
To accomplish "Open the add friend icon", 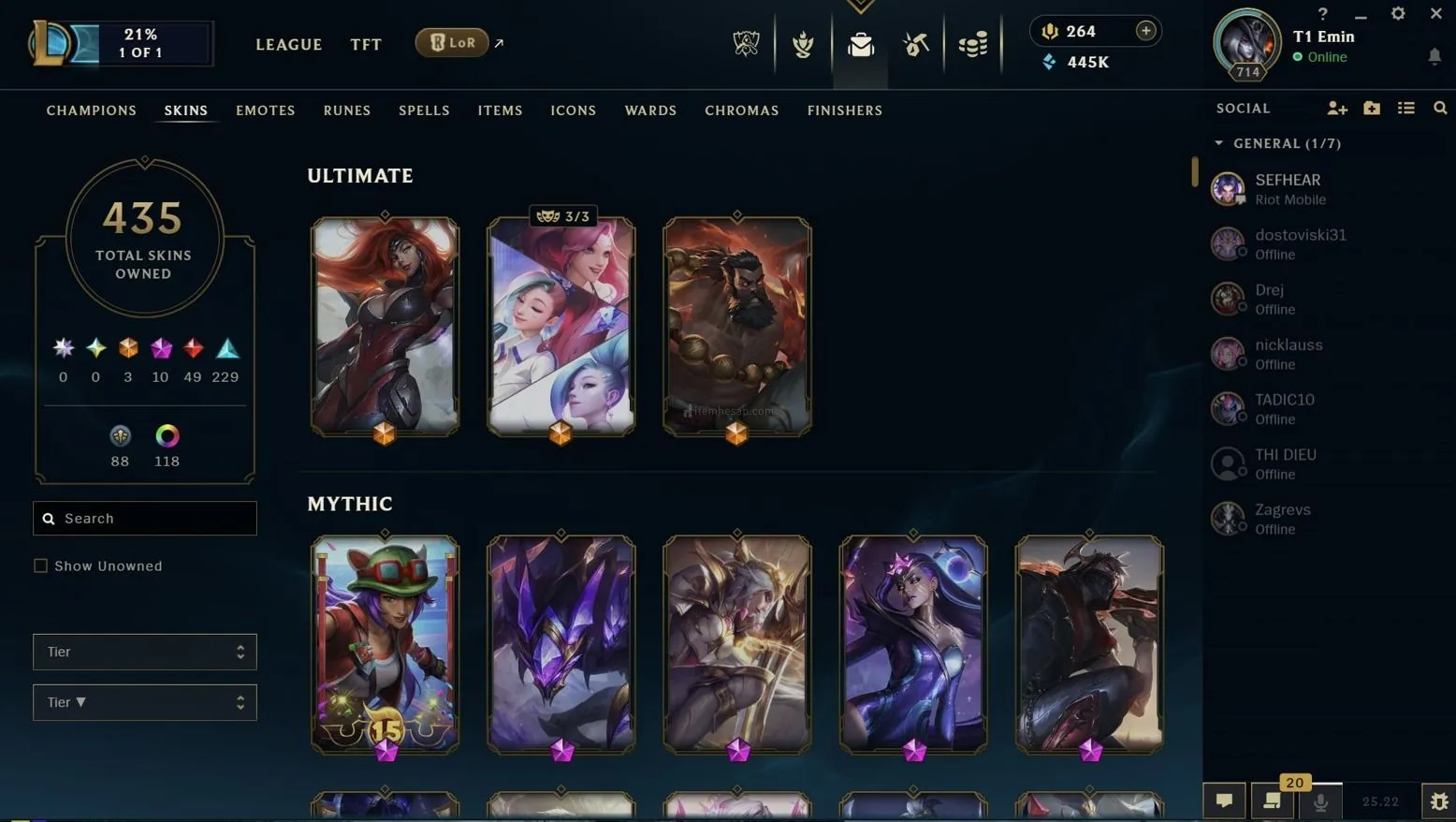I will tap(1337, 109).
